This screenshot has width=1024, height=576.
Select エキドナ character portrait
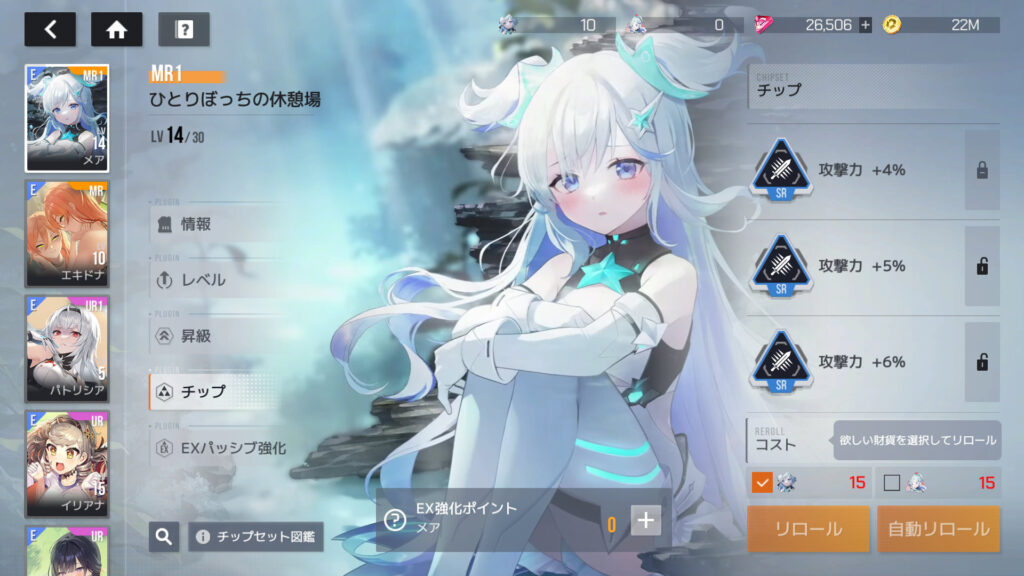(x=67, y=234)
